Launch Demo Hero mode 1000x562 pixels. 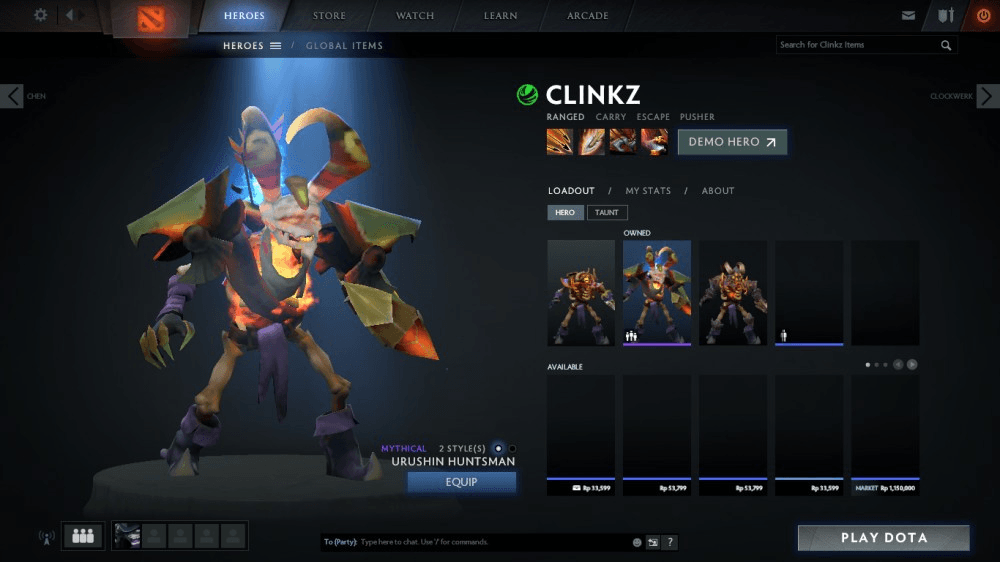pos(732,142)
